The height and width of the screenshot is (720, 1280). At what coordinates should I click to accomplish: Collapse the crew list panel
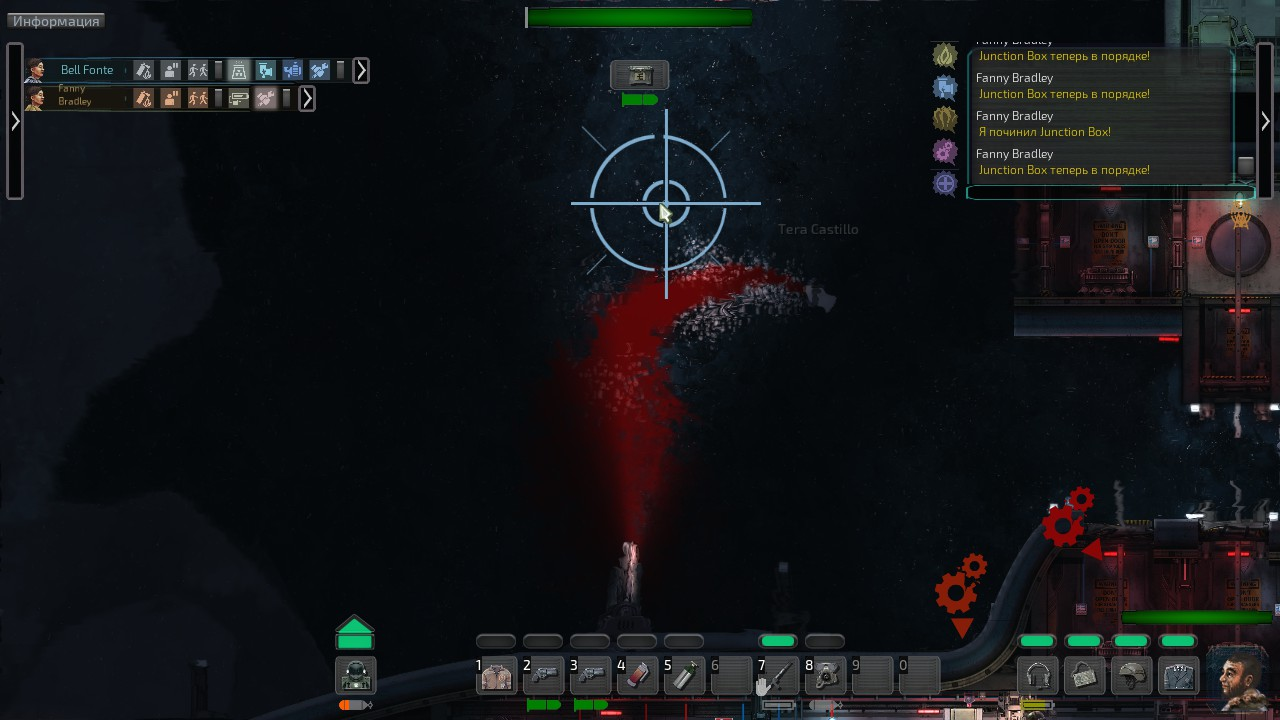[x=15, y=121]
